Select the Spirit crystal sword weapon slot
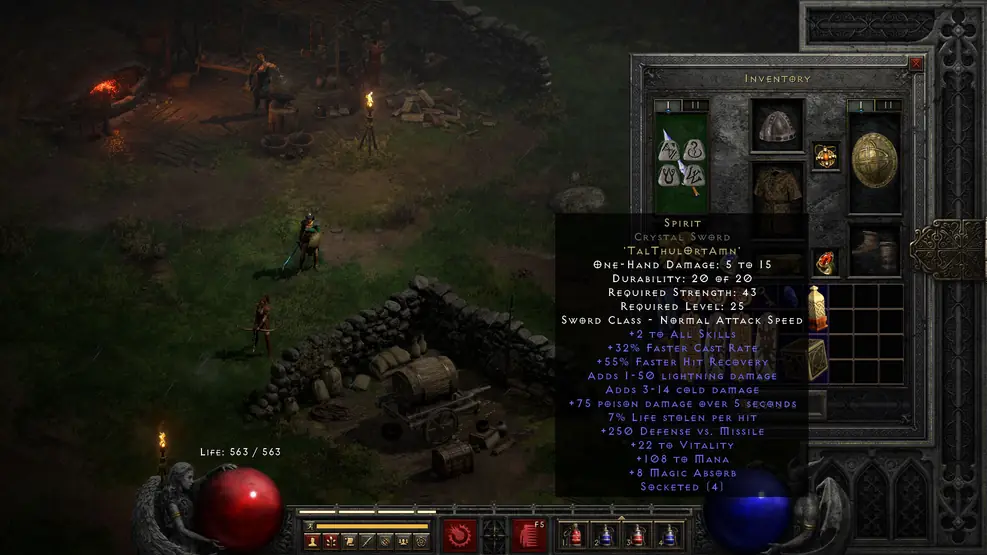The width and height of the screenshot is (987, 555). pos(680,162)
